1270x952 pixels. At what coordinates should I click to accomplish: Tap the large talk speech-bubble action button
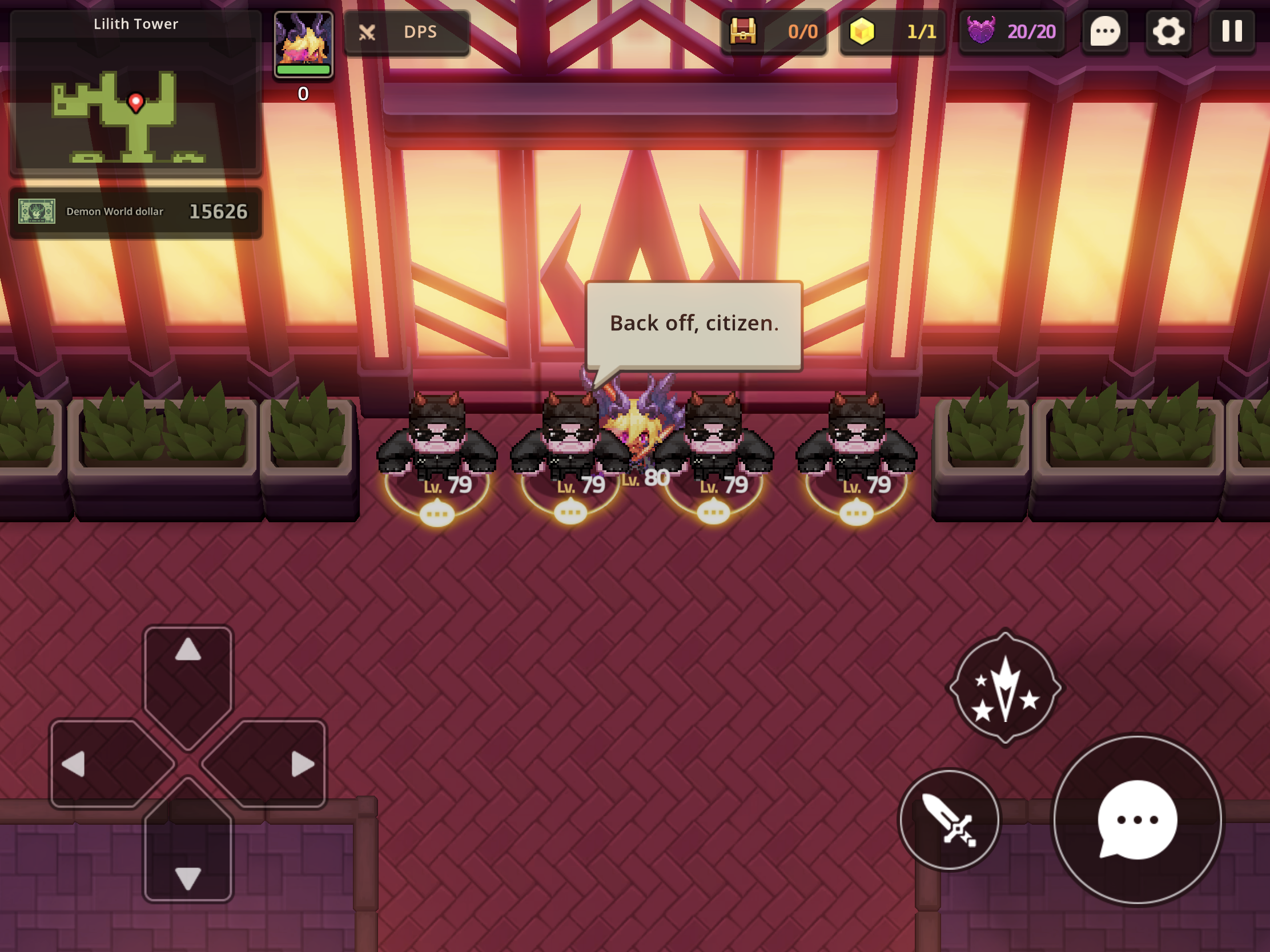click(x=1138, y=819)
